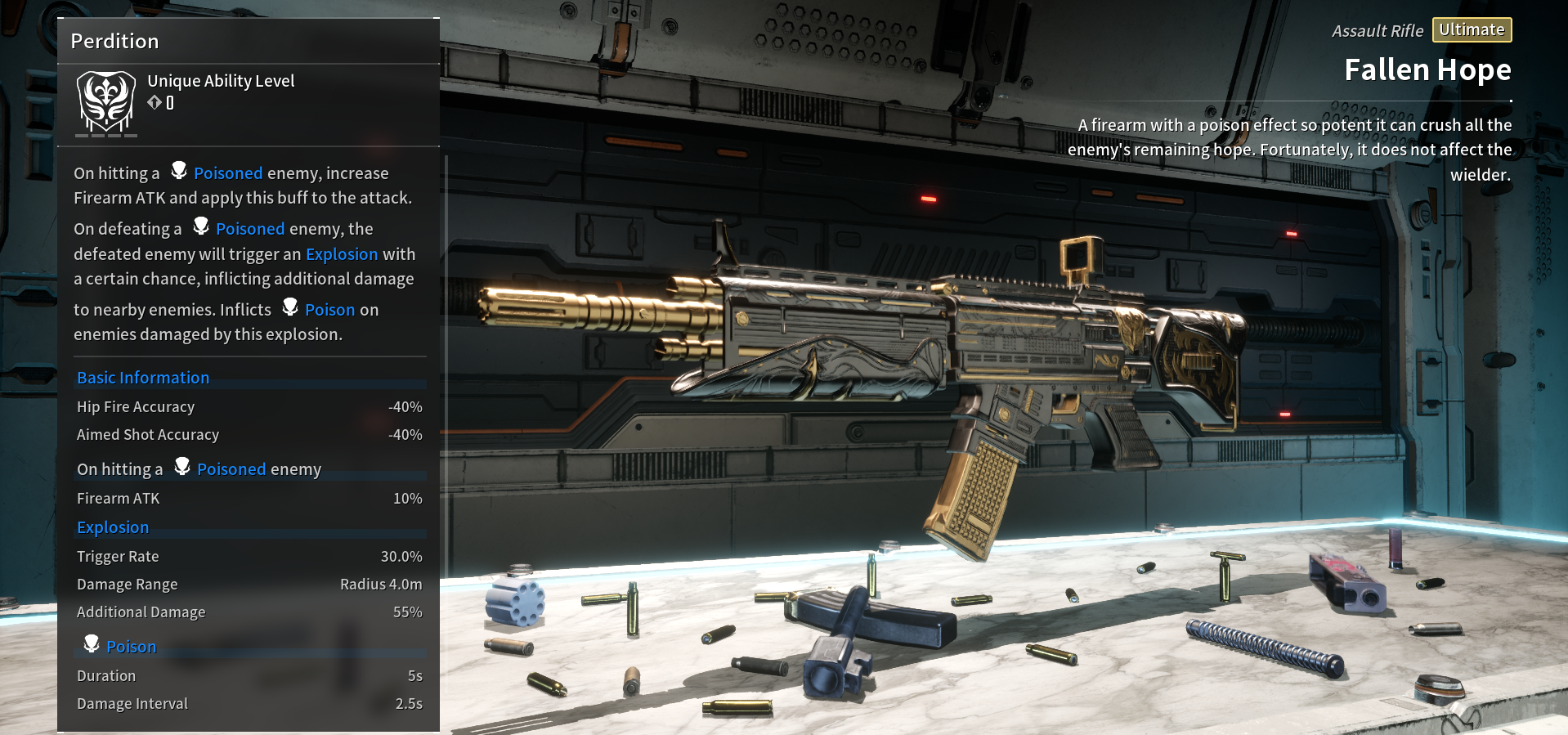Click the poison icon beside 'Inflicts Poison on'
1568x735 pixels.
click(290, 306)
